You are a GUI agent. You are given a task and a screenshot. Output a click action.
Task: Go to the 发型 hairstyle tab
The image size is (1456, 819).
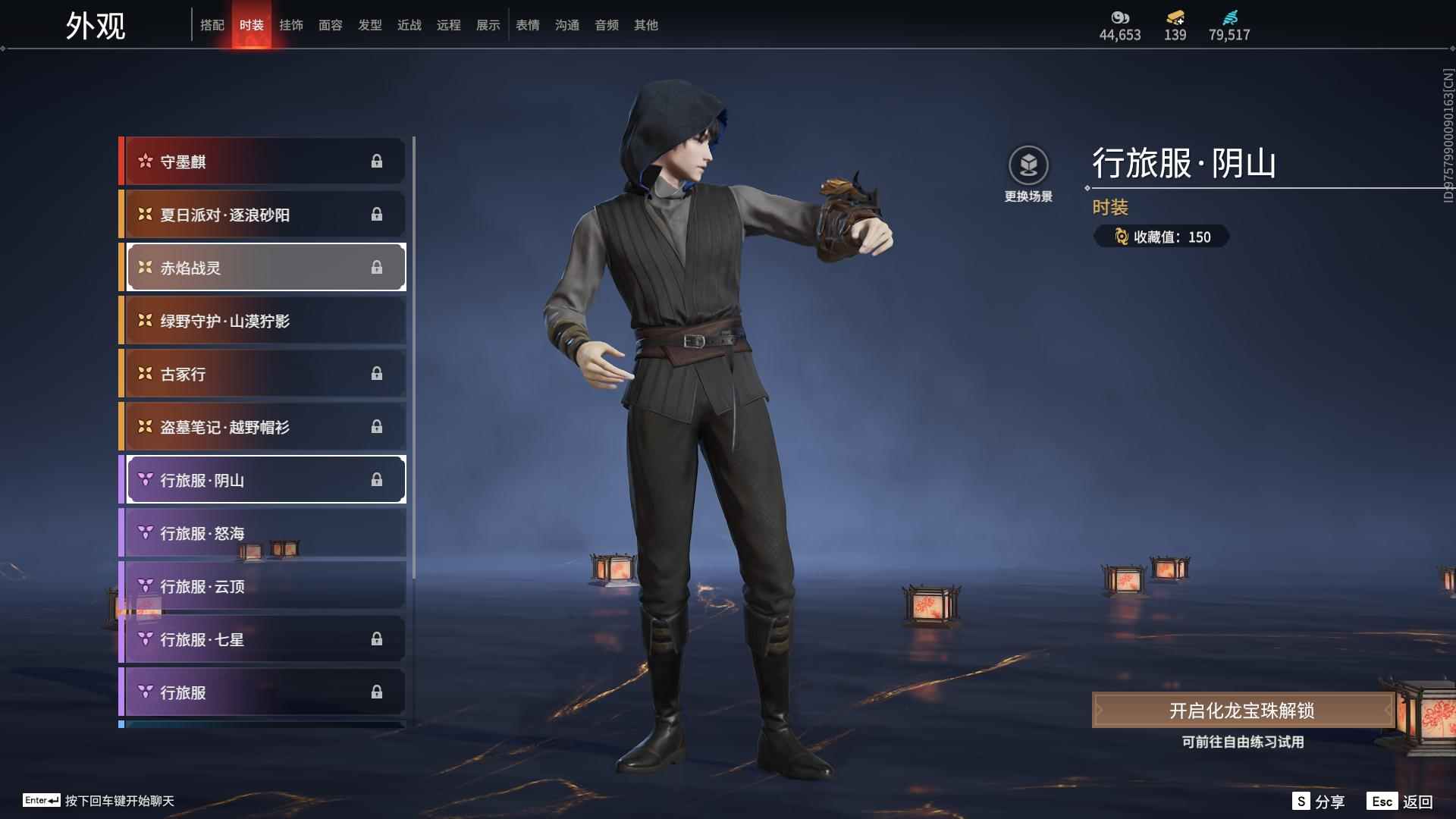click(x=370, y=25)
